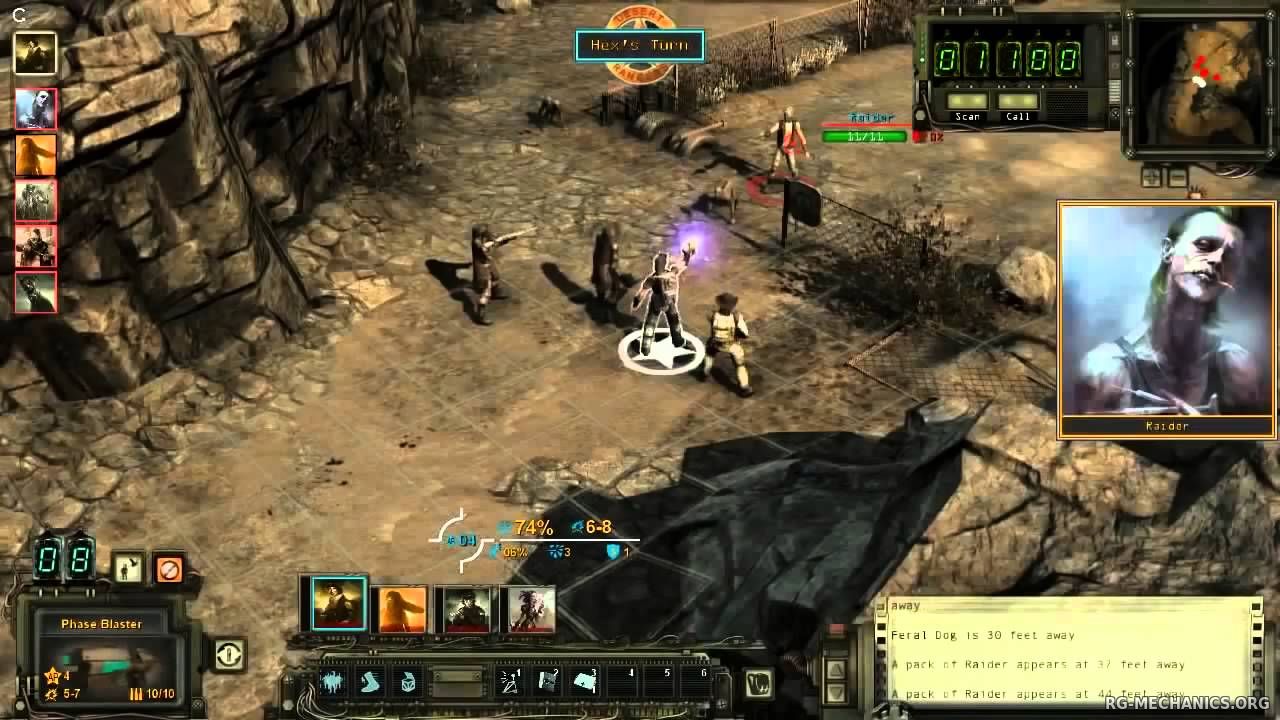The image size is (1280, 720).
Task: Use hotbar slot 2 item
Action: tap(548, 681)
